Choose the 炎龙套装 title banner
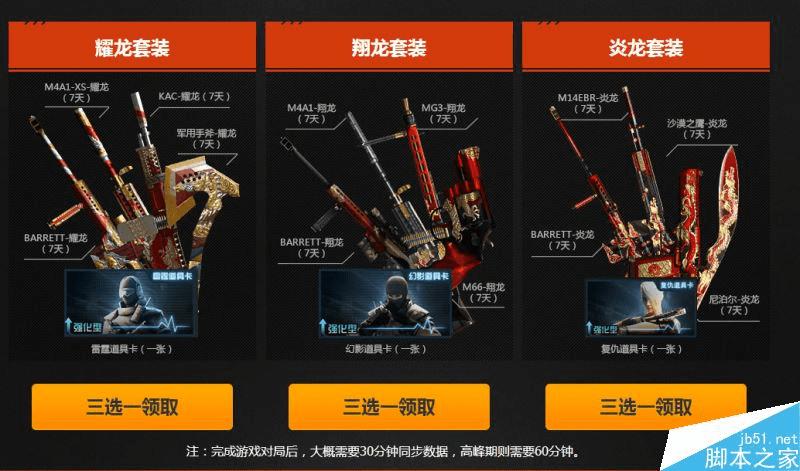800x471 pixels. click(x=645, y=47)
